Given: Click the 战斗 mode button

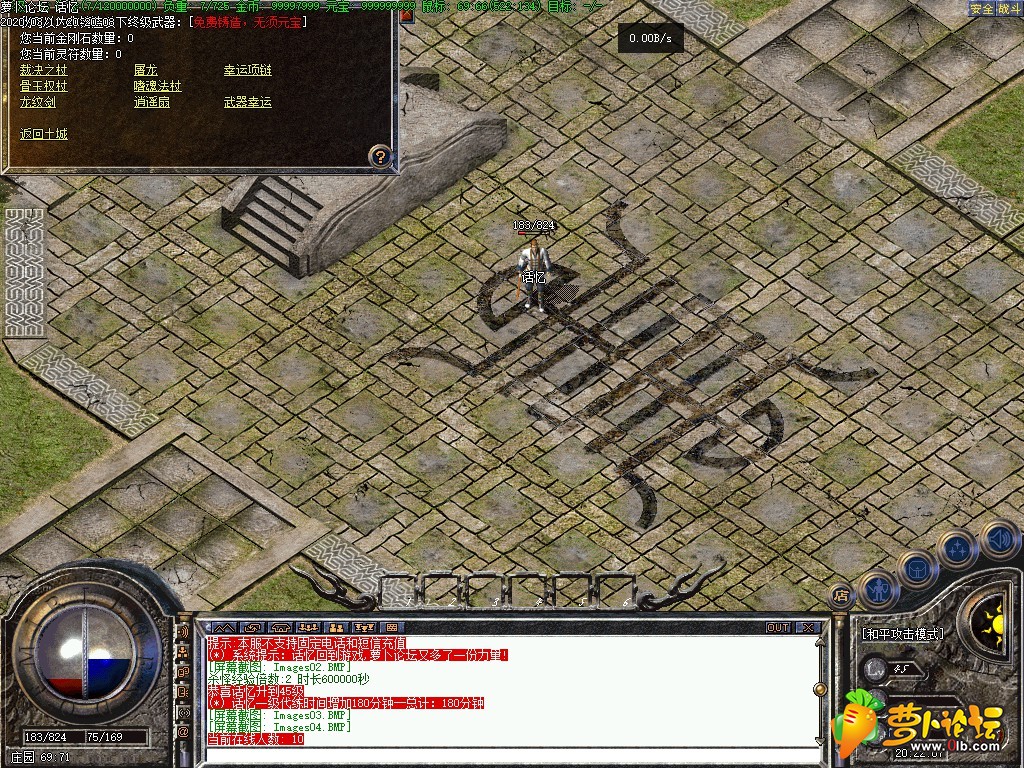Looking at the screenshot, I should (1009, 9).
